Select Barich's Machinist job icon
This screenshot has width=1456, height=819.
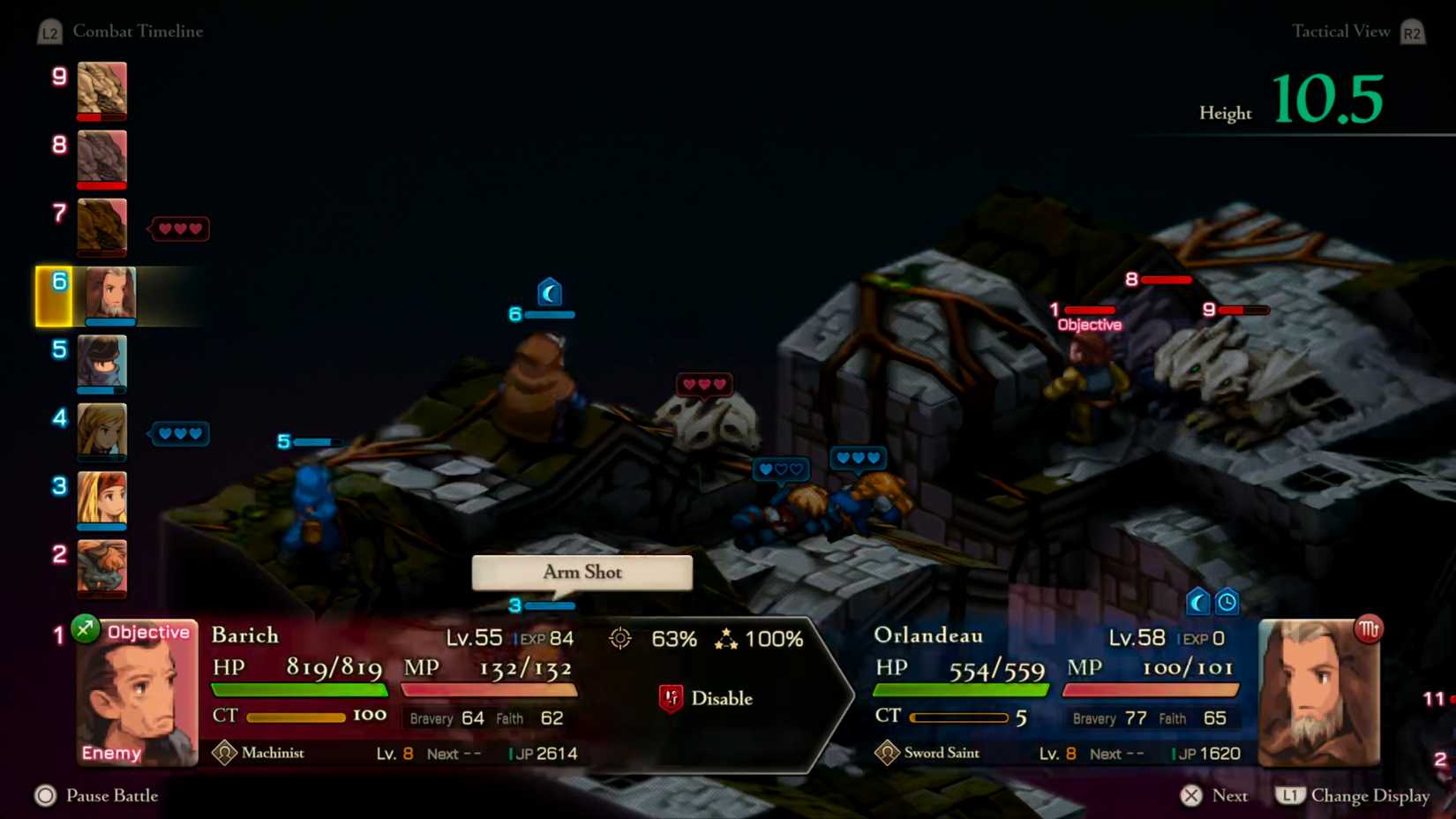223,753
